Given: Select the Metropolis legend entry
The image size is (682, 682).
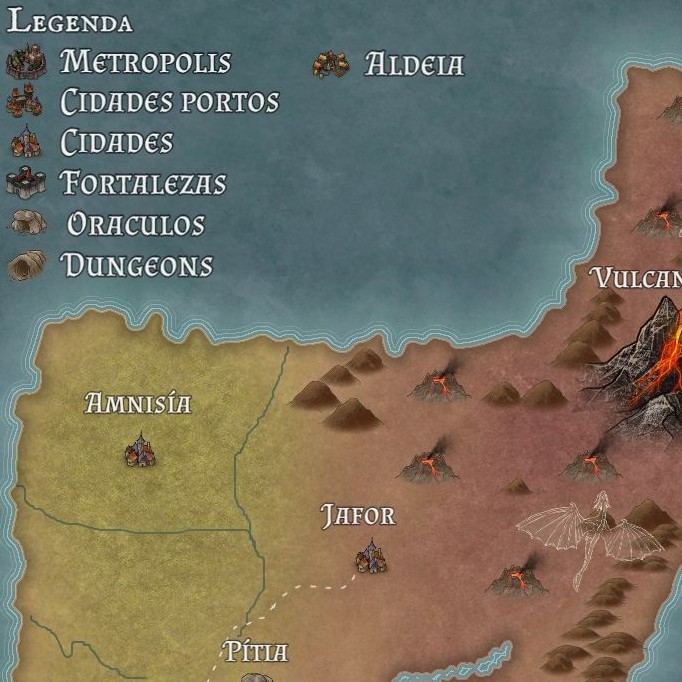Looking at the screenshot, I should (x=145, y=62).
